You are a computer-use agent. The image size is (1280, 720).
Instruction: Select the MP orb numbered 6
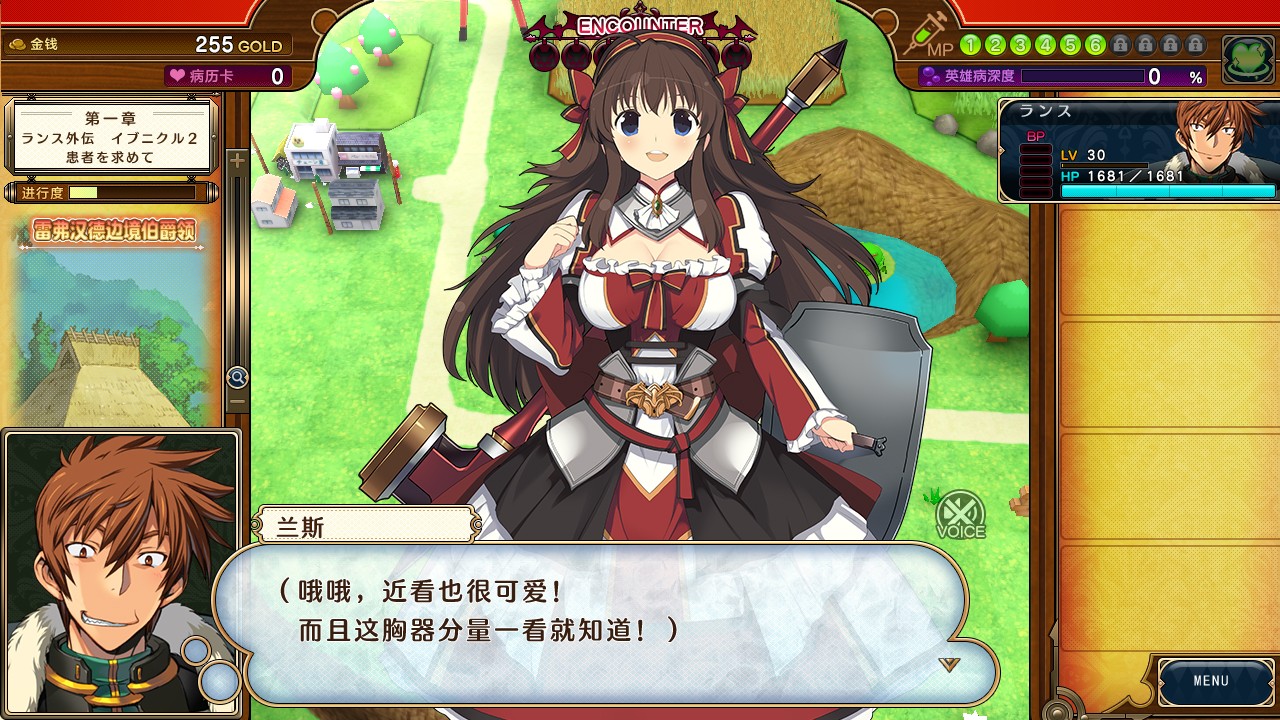click(x=1095, y=45)
